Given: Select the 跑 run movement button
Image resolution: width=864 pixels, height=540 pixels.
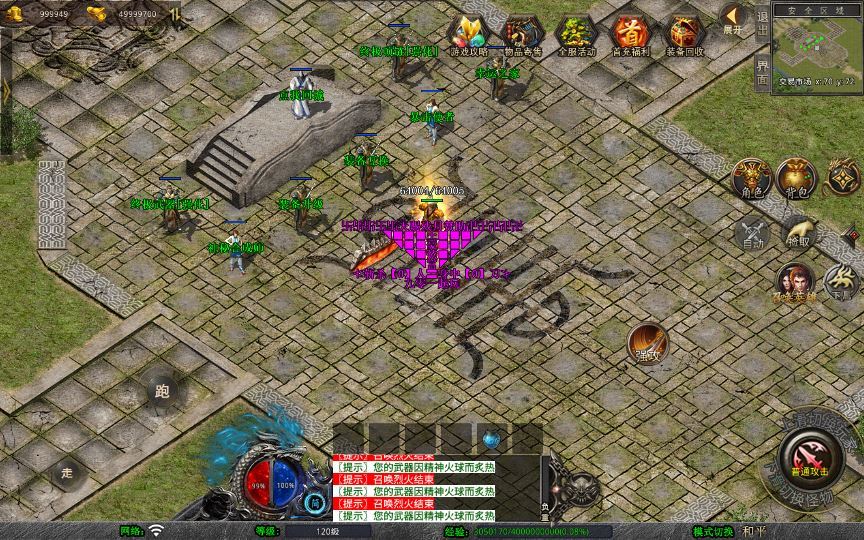Looking at the screenshot, I should click(x=163, y=391).
